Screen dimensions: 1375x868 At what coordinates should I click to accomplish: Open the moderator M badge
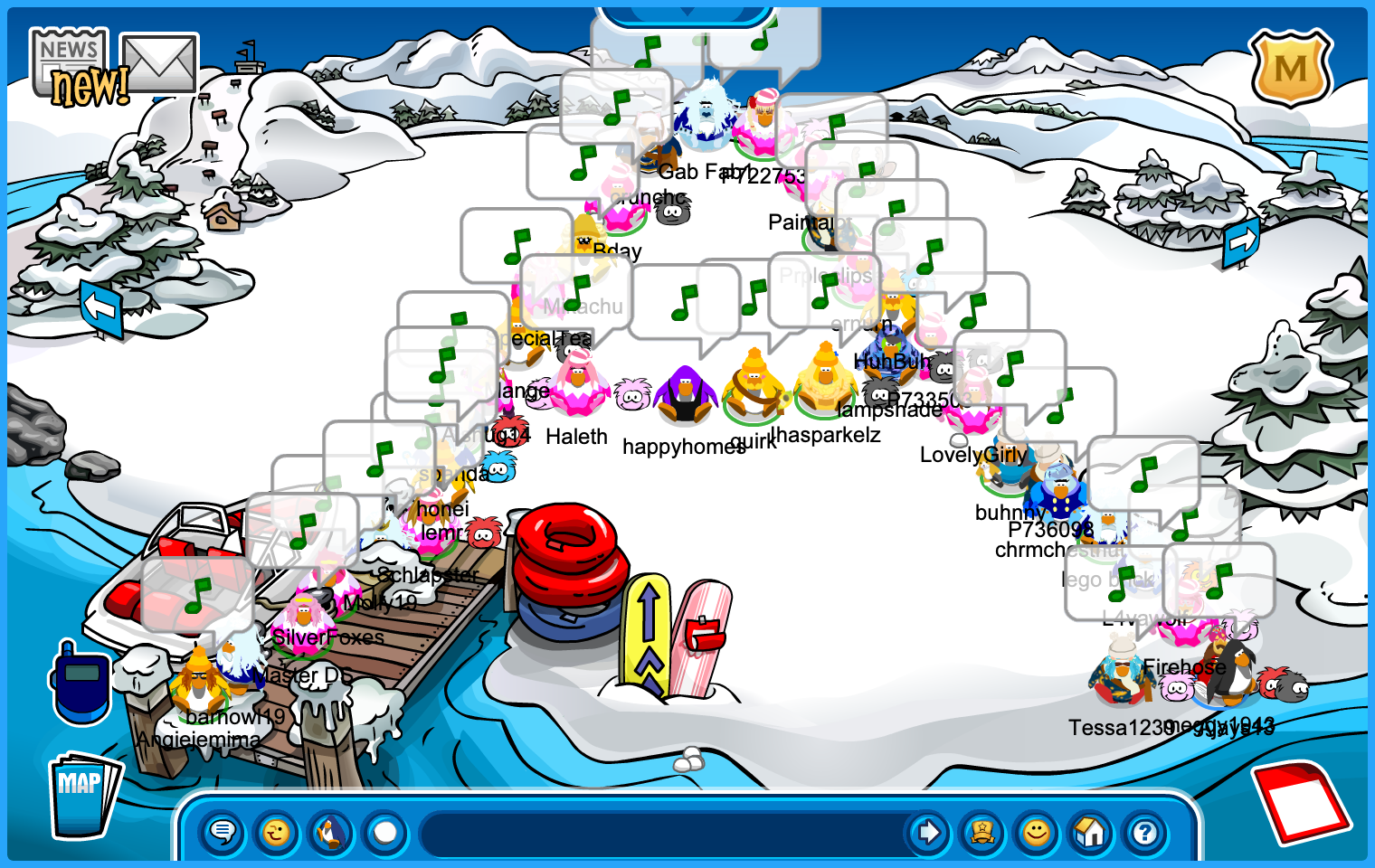[1291, 68]
